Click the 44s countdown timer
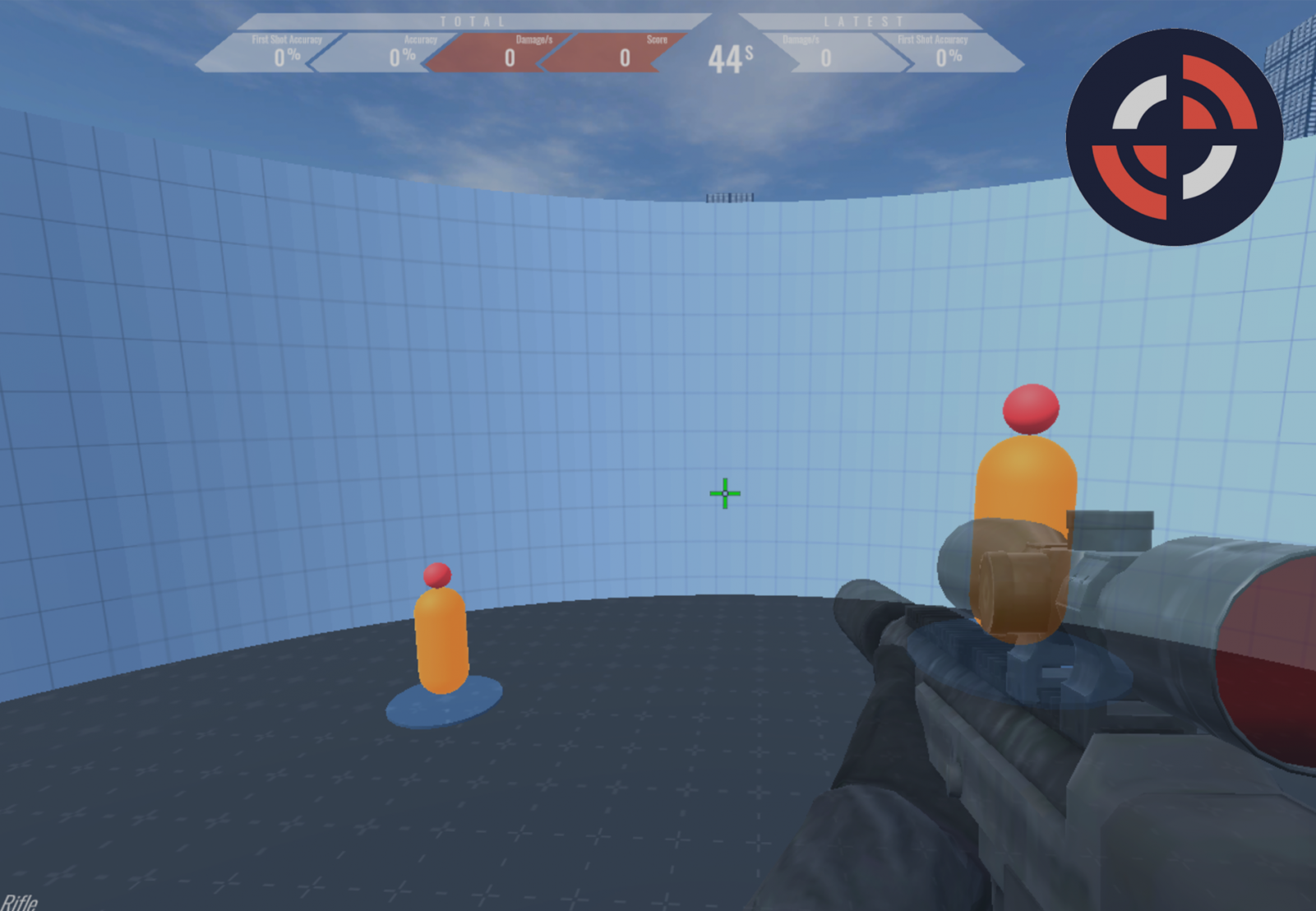Screen dimensions: 1316x911 [730, 58]
